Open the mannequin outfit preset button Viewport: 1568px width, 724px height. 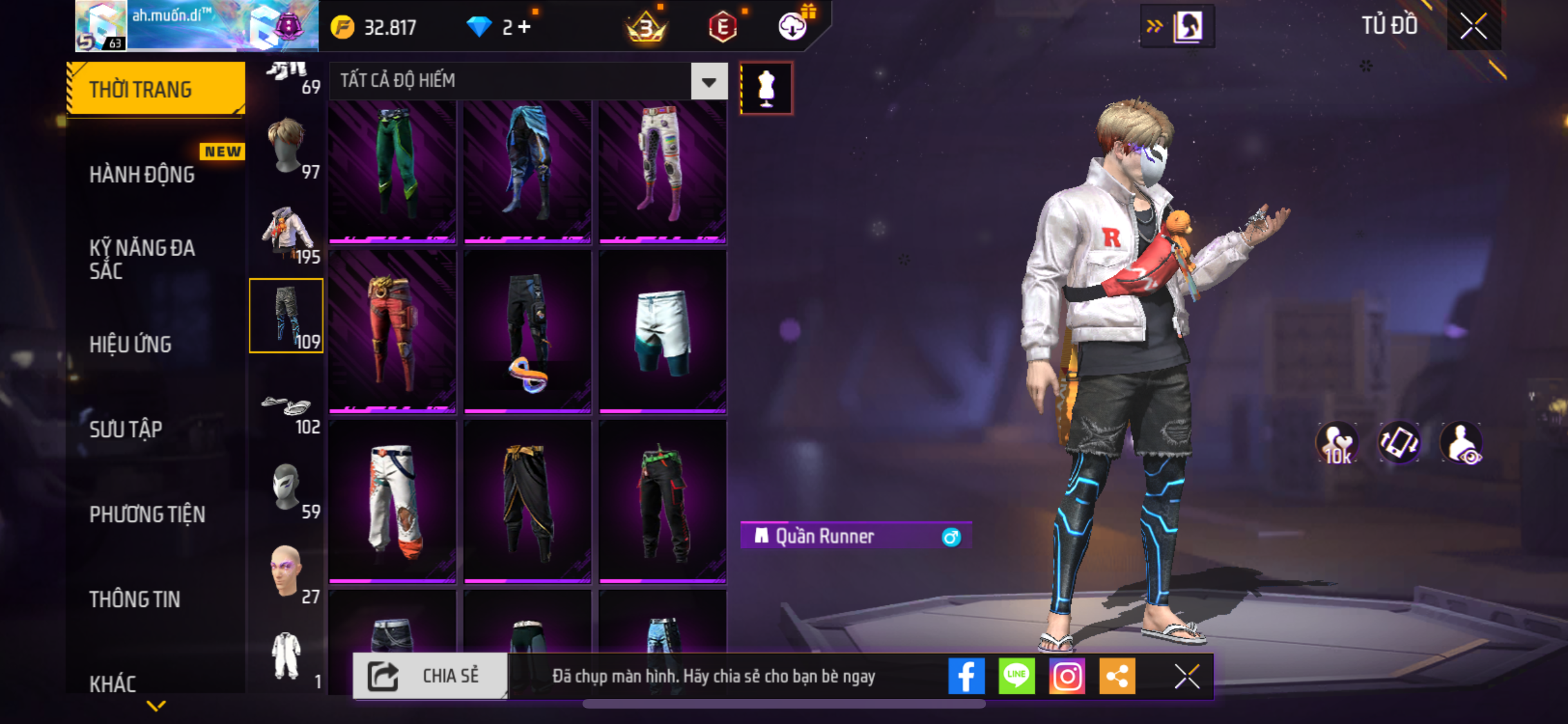[x=766, y=88]
